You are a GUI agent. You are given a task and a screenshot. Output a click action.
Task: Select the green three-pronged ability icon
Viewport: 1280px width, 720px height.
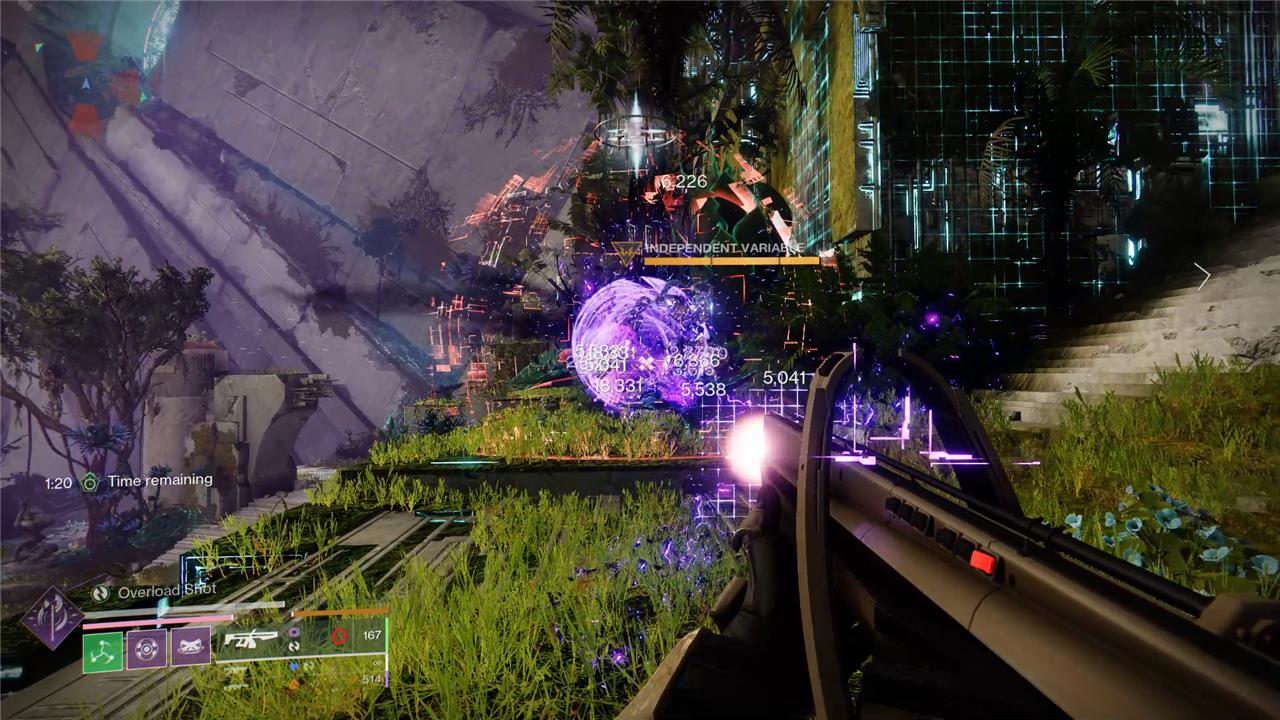(102, 650)
